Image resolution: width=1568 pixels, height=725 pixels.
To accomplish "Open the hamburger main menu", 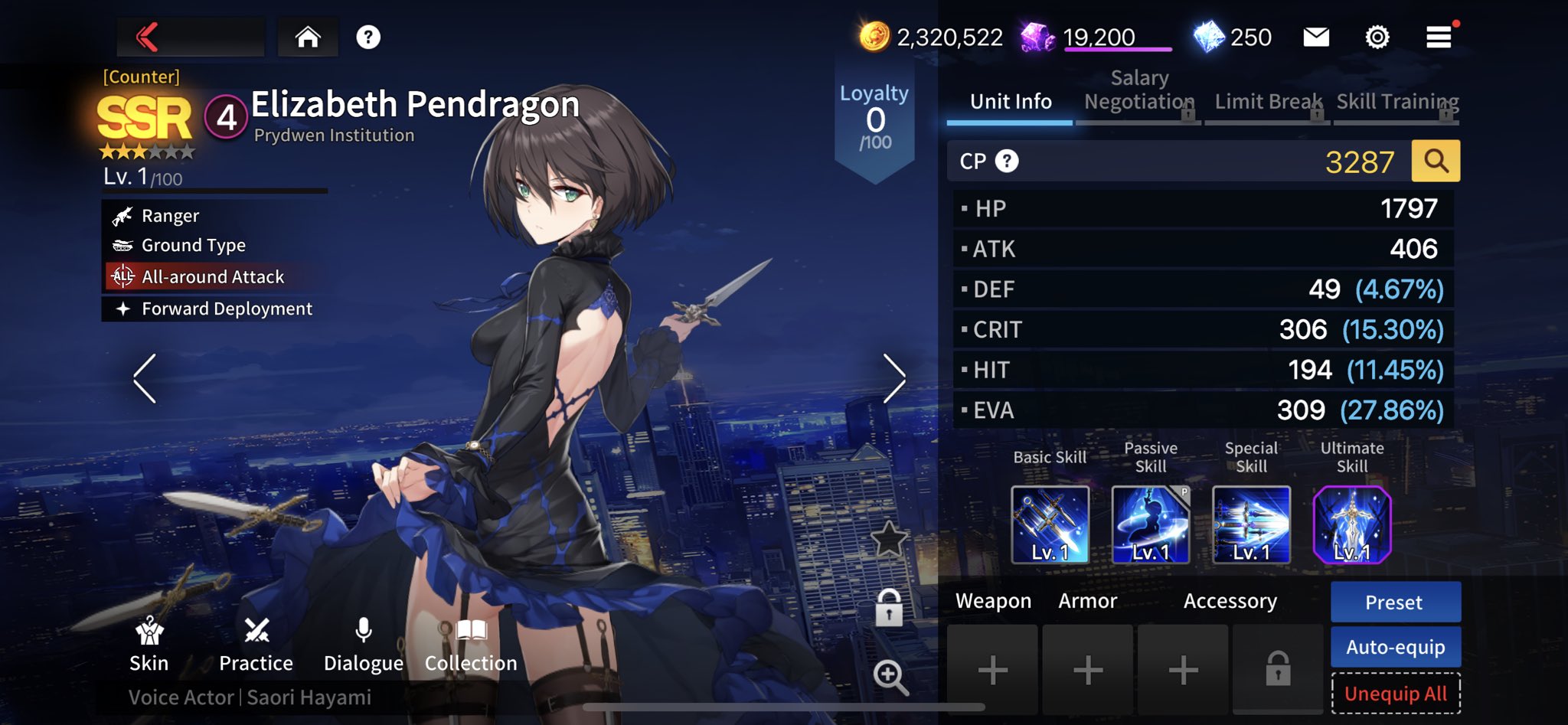I will (1439, 37).
